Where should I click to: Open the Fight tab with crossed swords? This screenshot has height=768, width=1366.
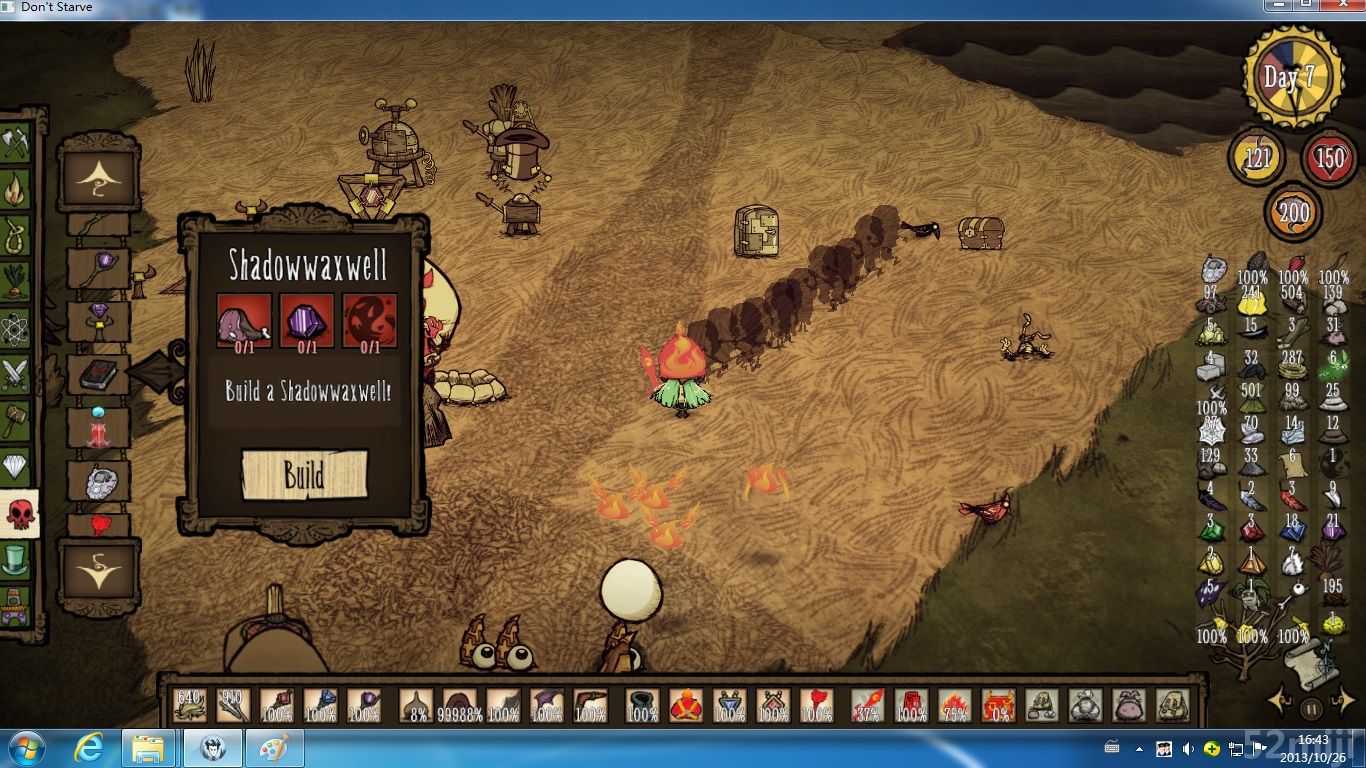coord(15,374)
